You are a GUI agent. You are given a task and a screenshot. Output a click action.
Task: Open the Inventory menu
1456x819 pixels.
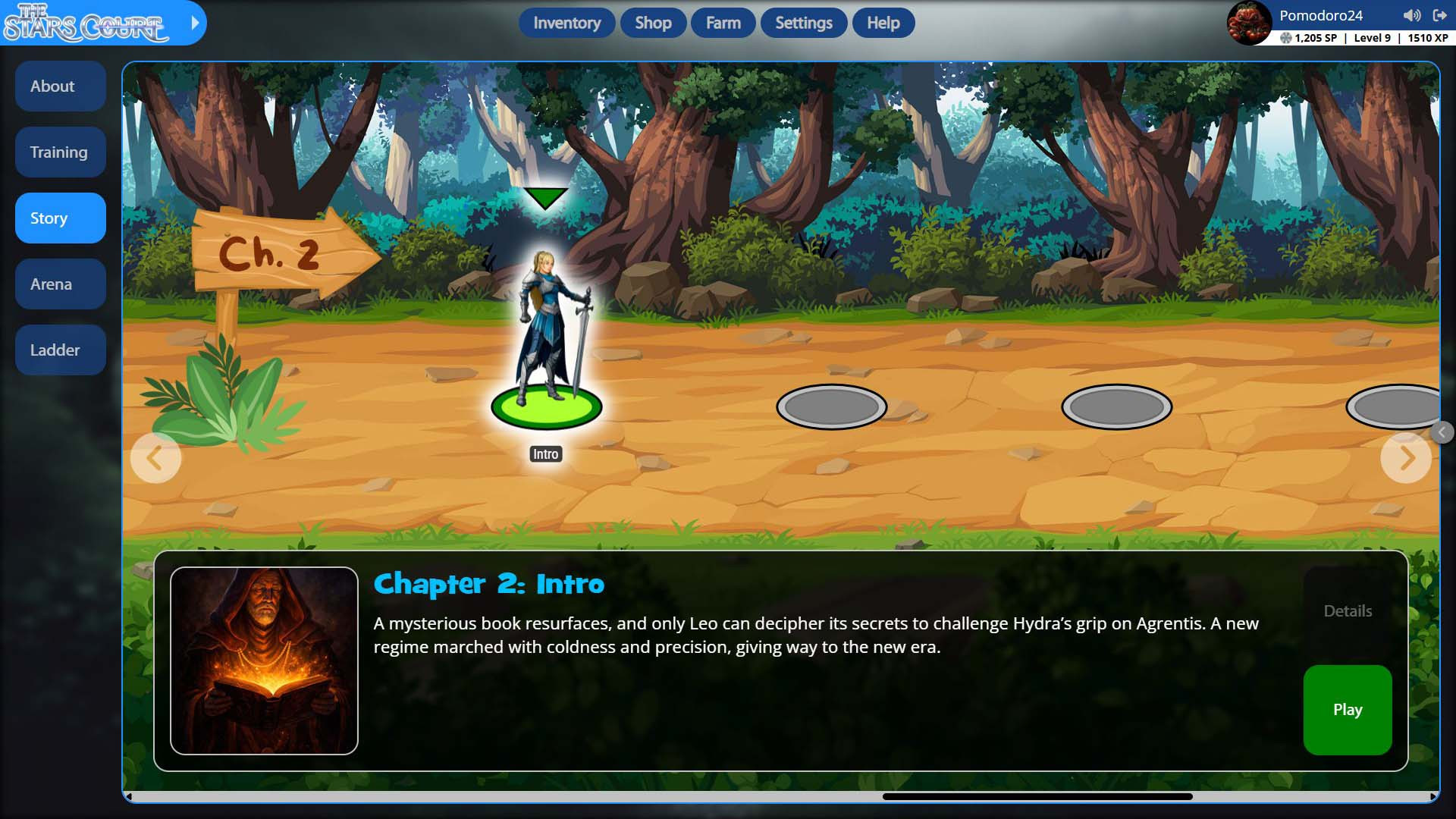click(566, 23)
